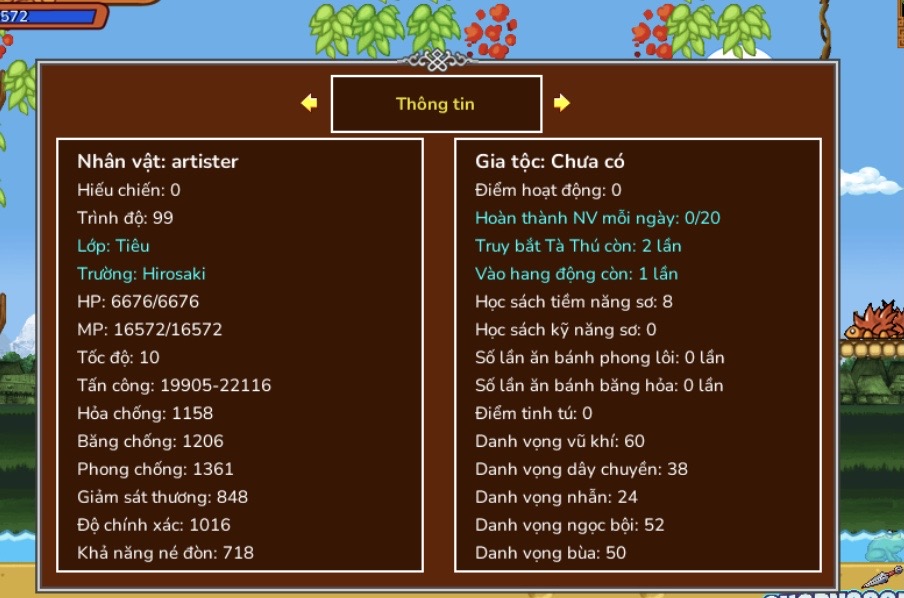904x598 pixels.
Task: Go to next tab with right yellow arrow
Action: pyautogui.click(x=562, y=103)
